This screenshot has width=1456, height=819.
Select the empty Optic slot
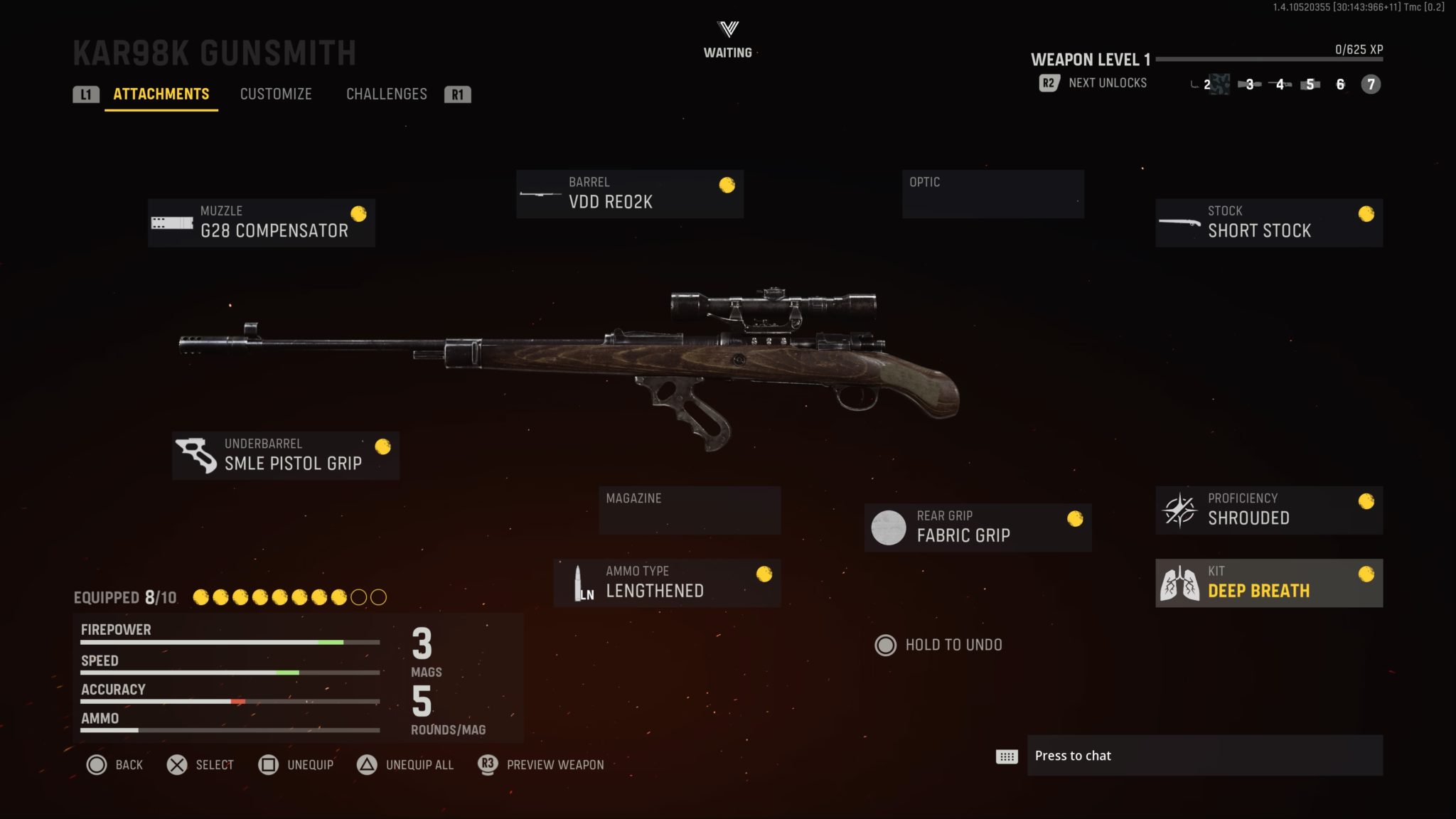pos(992,193)
